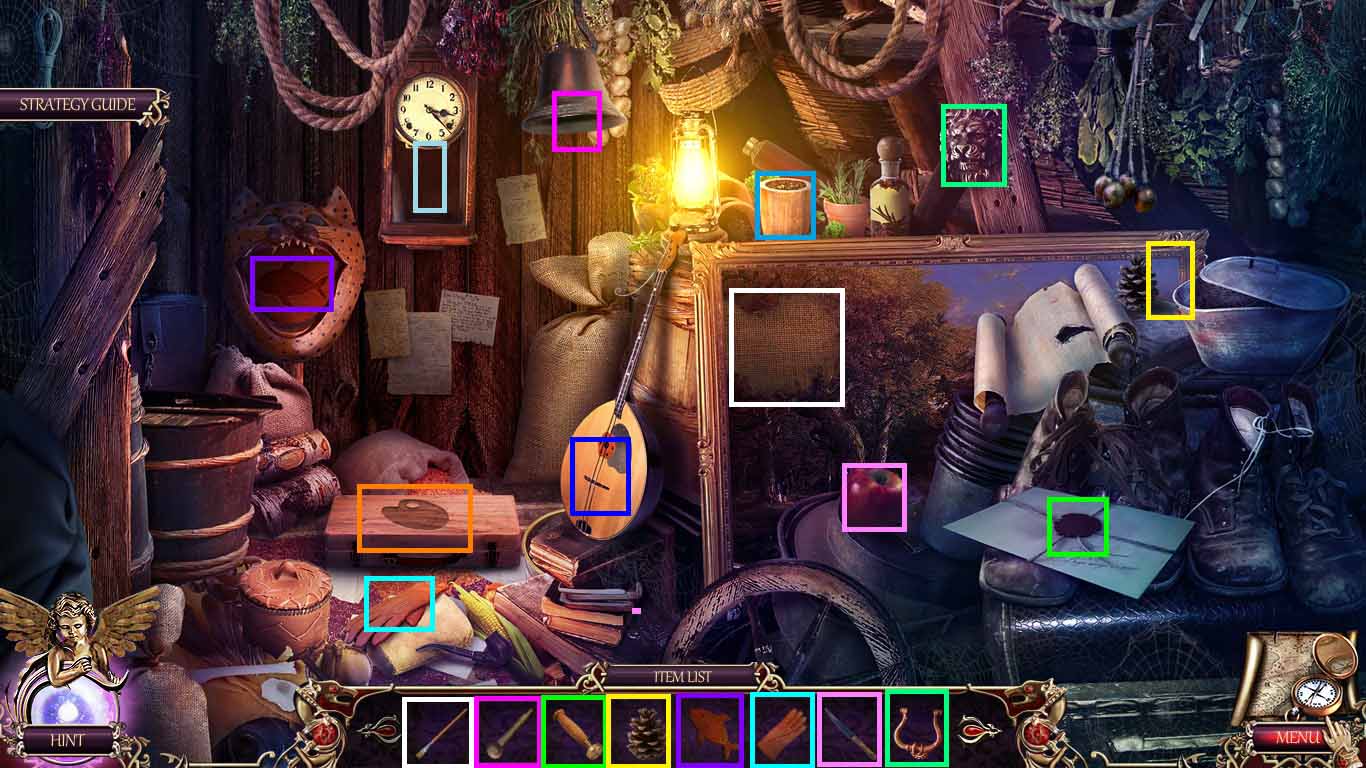Select the wooden mallet item
Image resolution: width=1366 pixels, height=768 pixels.
(573, 730)
